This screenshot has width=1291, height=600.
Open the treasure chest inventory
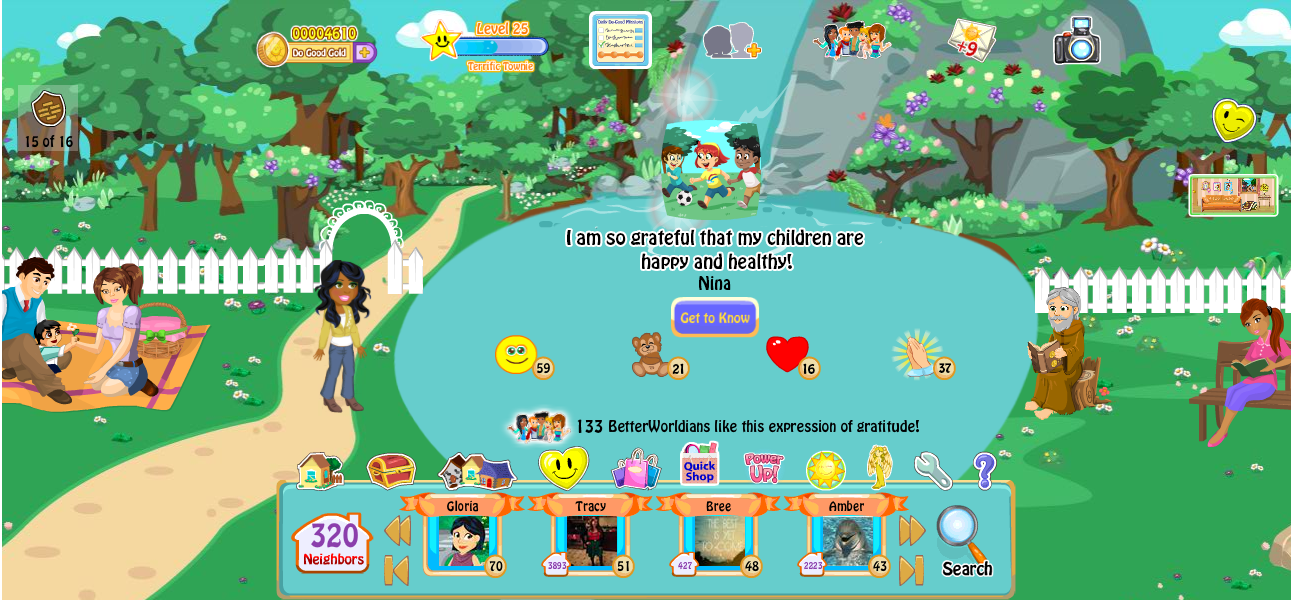pyautogui.click(x=391, y=470)
